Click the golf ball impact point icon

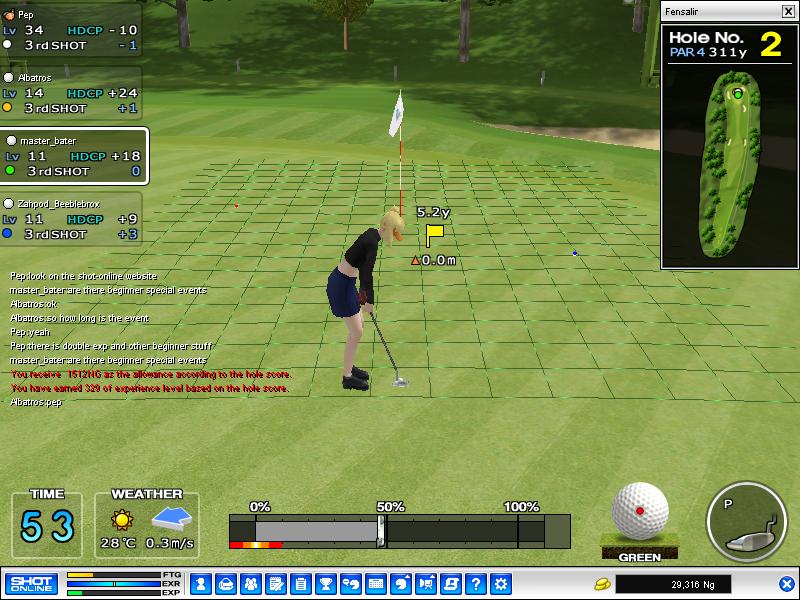640,512
